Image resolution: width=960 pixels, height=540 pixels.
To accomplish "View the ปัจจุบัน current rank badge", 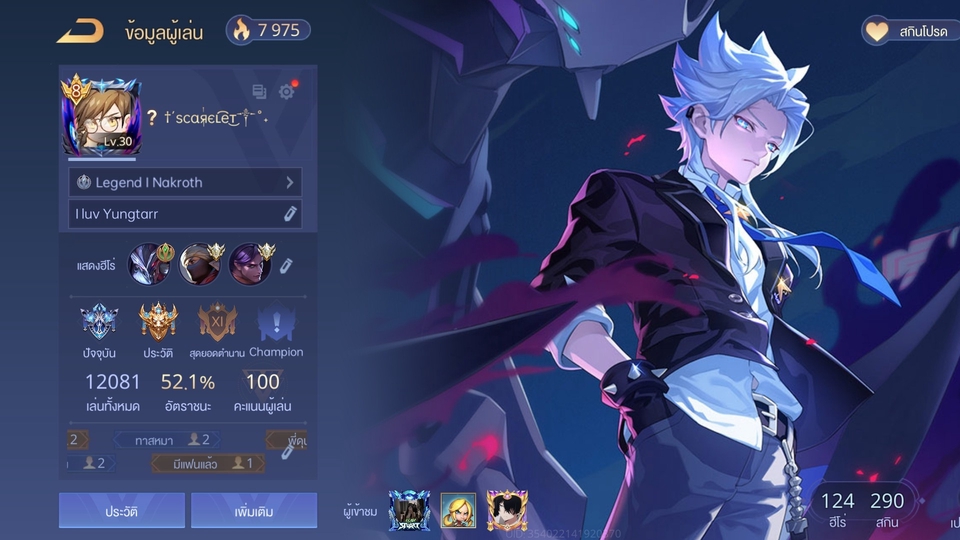I will (x=99, y=323).
